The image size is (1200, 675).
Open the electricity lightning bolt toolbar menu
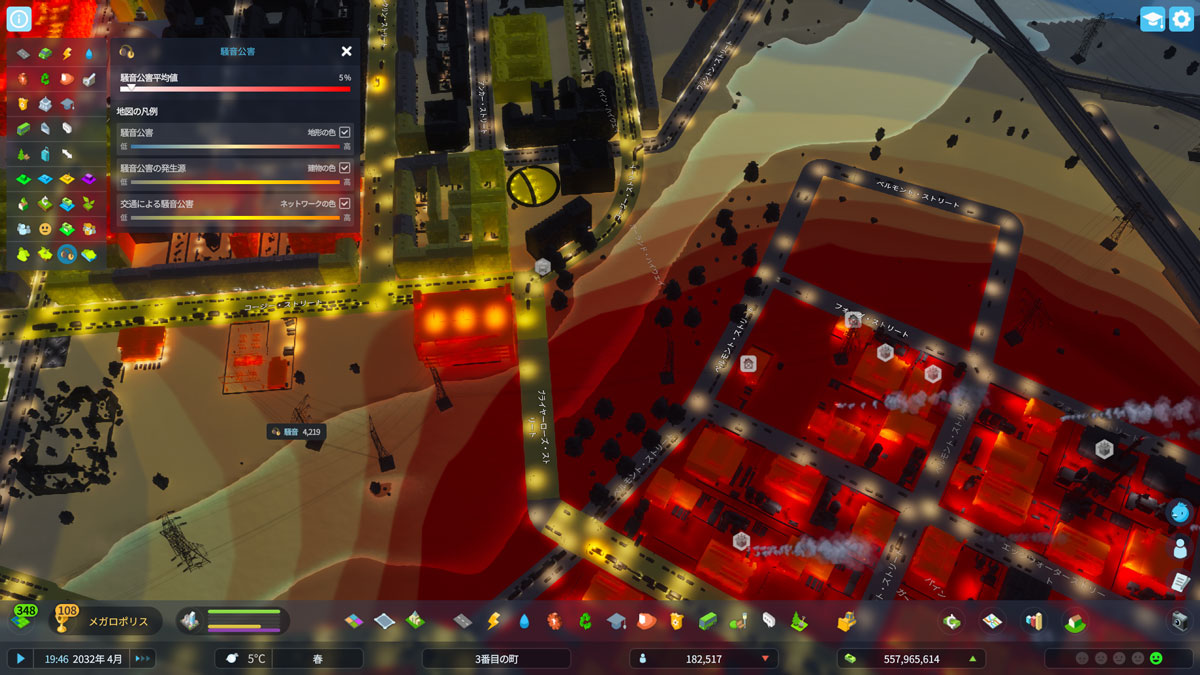point(492,621)
